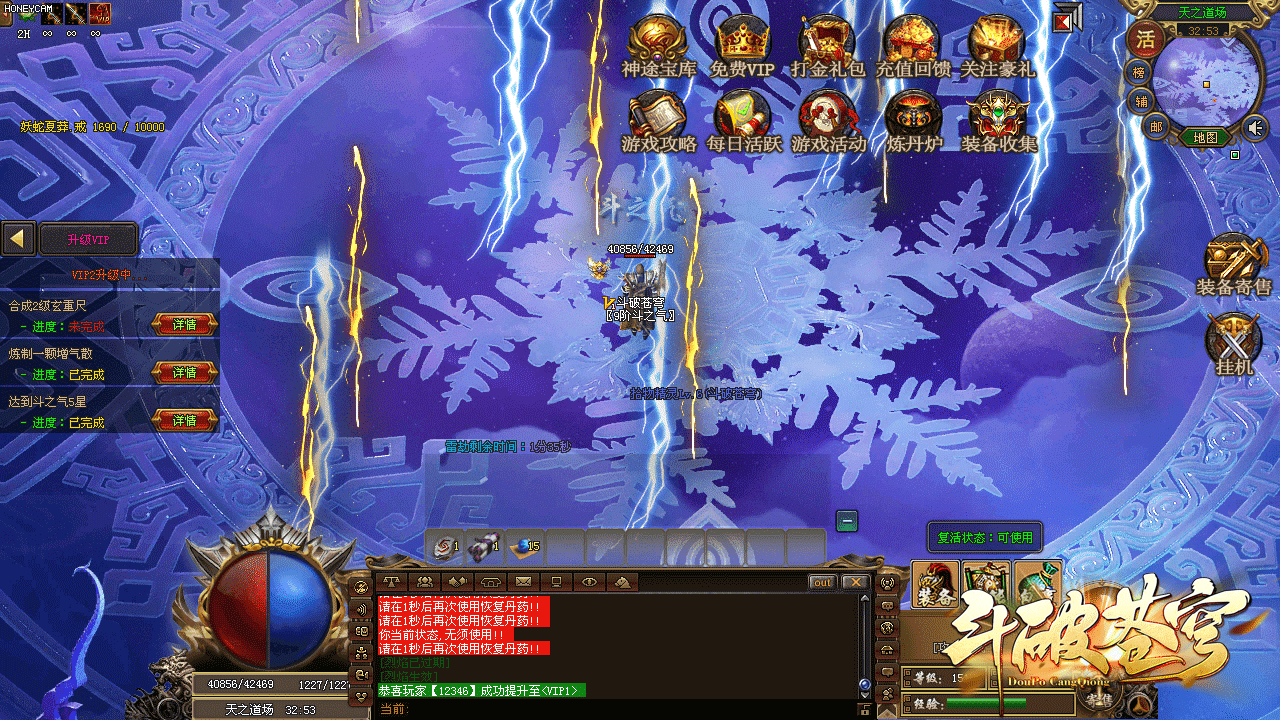Open the 神途宝库 treasury icon
The width and height of the screenshot is (1280, 720).
(x=659, y=43)
